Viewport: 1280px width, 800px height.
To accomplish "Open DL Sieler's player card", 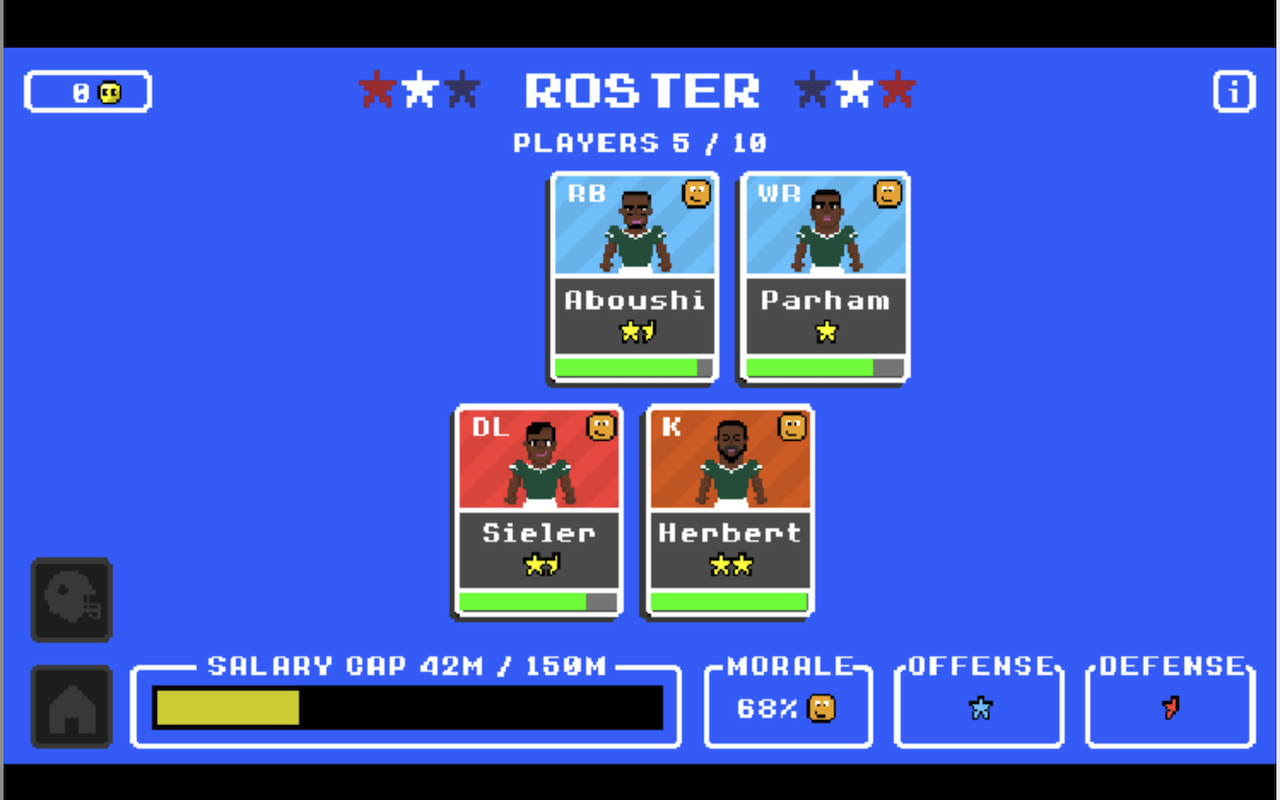I will click(538, 511).
